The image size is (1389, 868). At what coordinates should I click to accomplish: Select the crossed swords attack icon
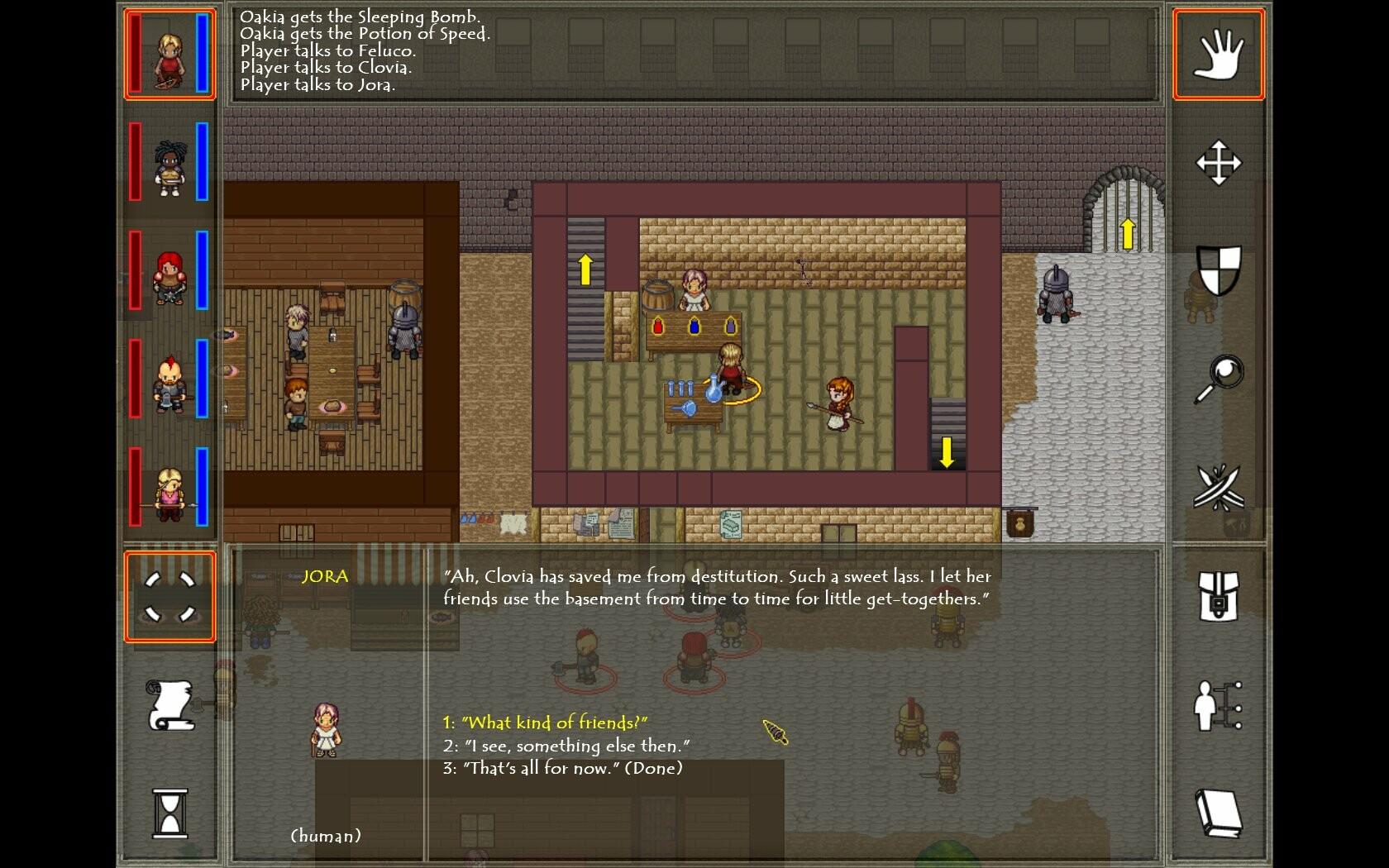click(1219, 487)
